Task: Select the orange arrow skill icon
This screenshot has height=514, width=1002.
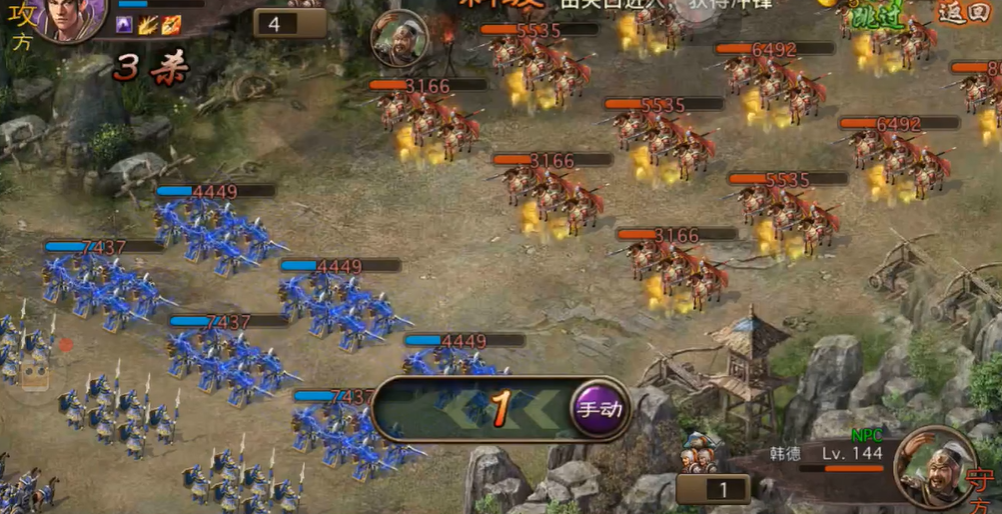Action: (170, 25)
